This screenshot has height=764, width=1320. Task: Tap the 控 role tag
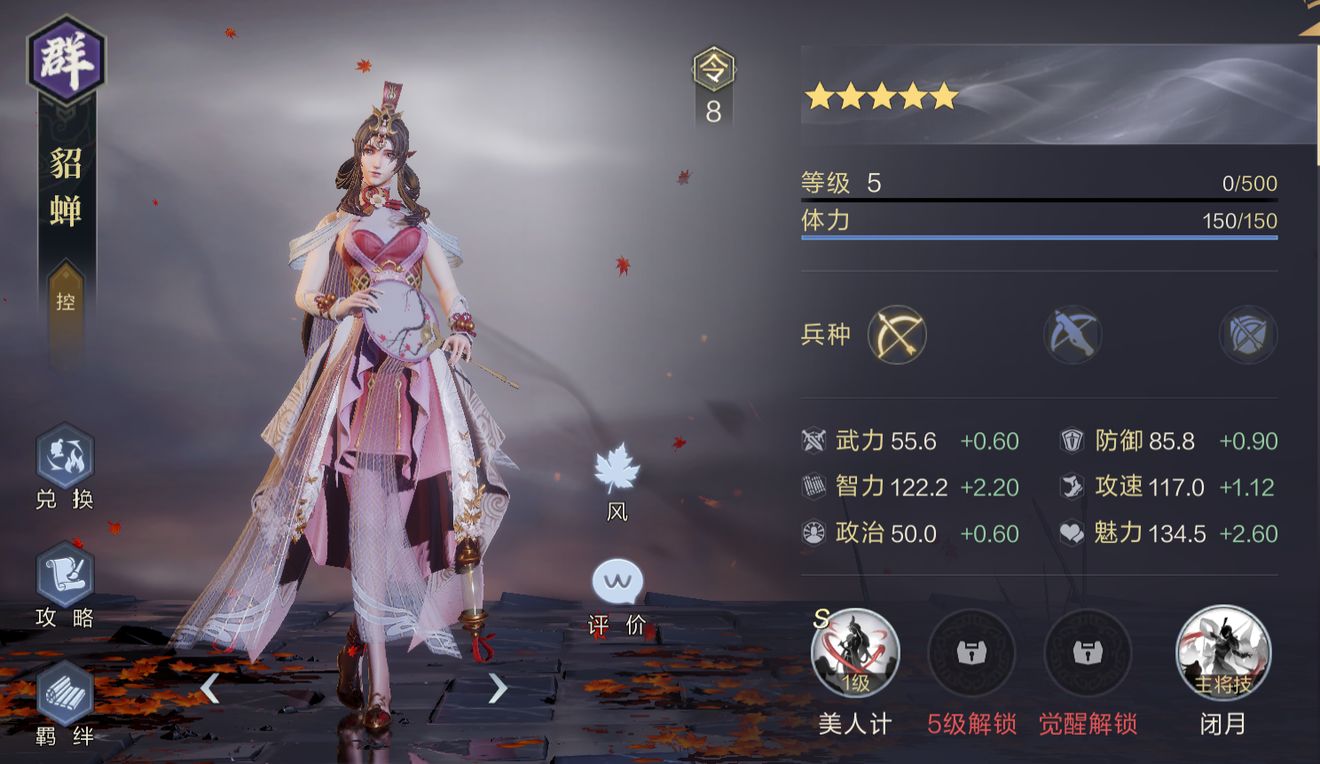65,300
